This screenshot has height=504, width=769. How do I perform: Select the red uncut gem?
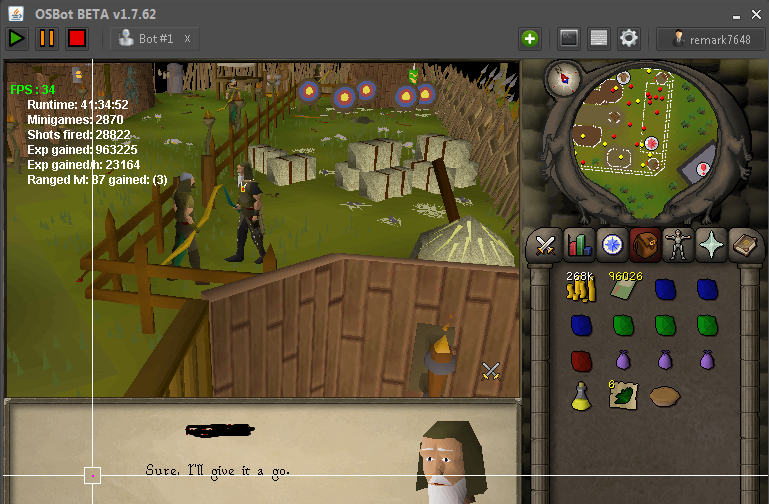579,360
